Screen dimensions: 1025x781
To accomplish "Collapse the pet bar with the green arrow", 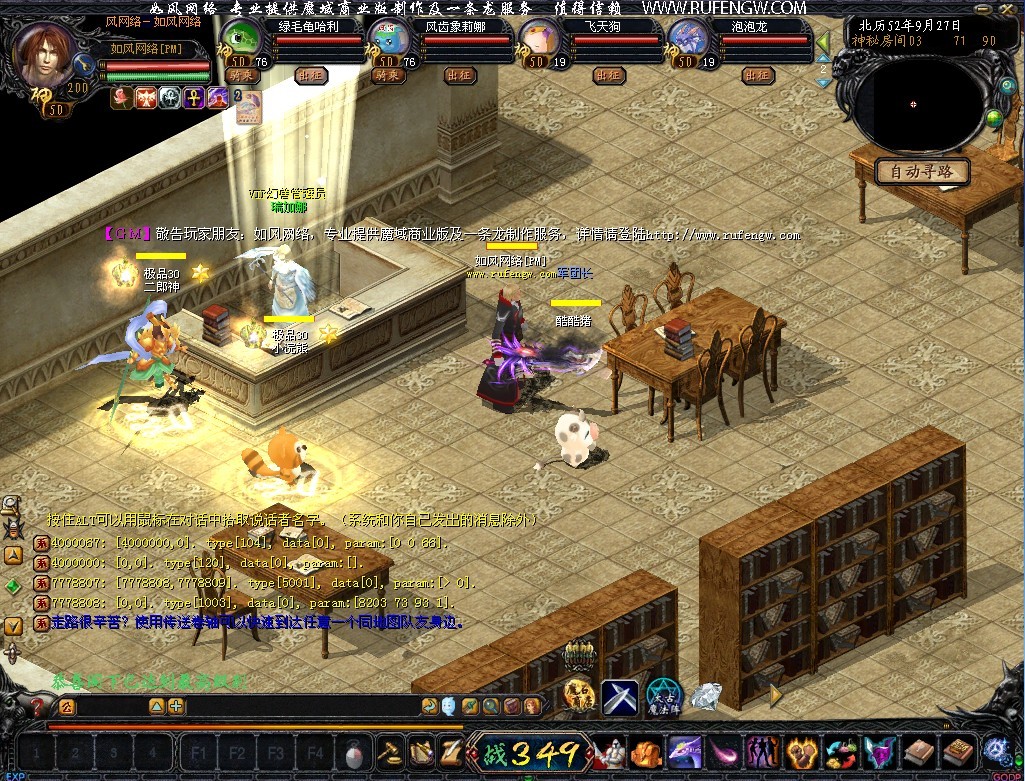I will 824,44.
